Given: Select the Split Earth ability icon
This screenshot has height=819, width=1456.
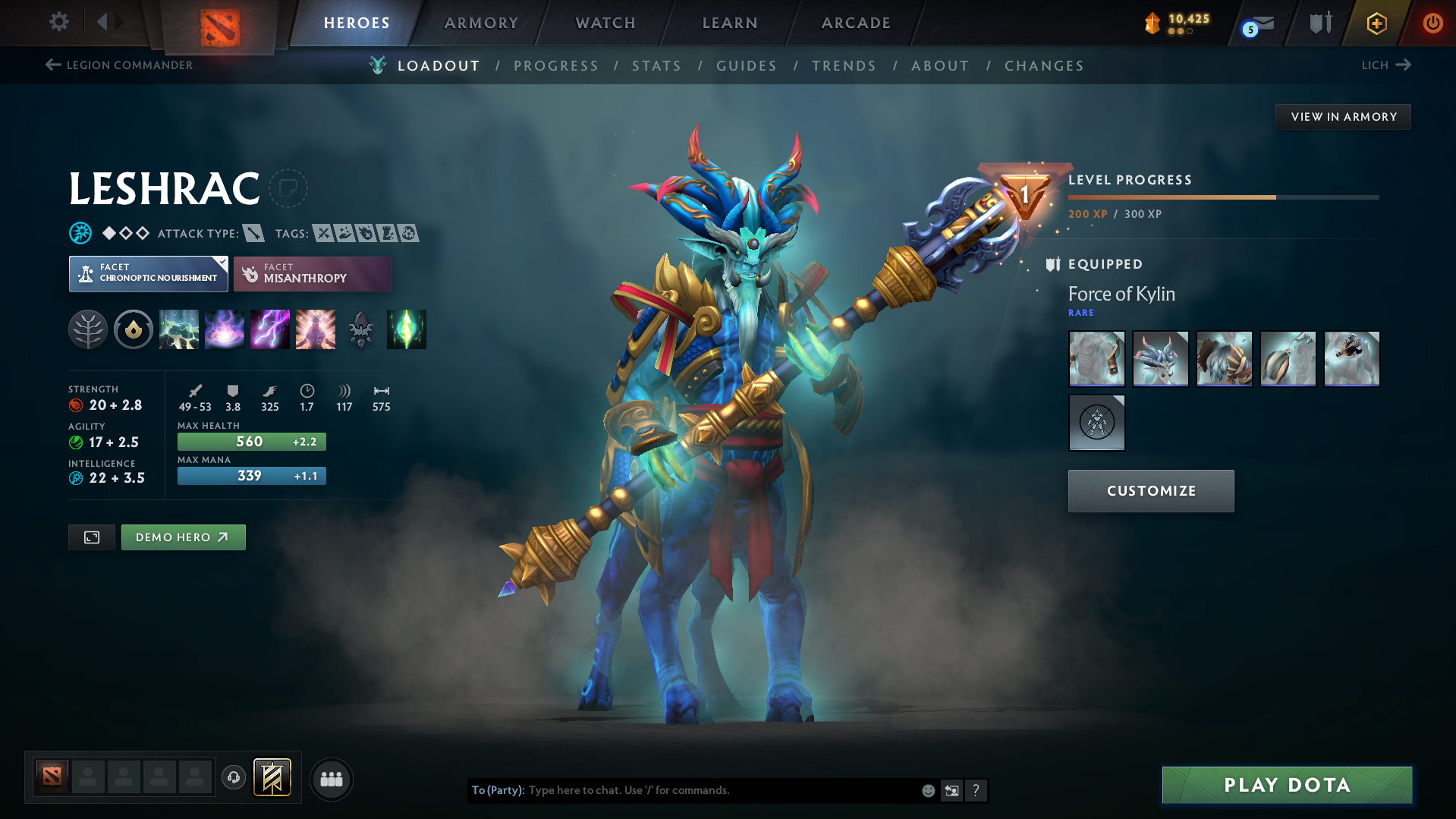Looking at the screenshot, I should (179, 329).
